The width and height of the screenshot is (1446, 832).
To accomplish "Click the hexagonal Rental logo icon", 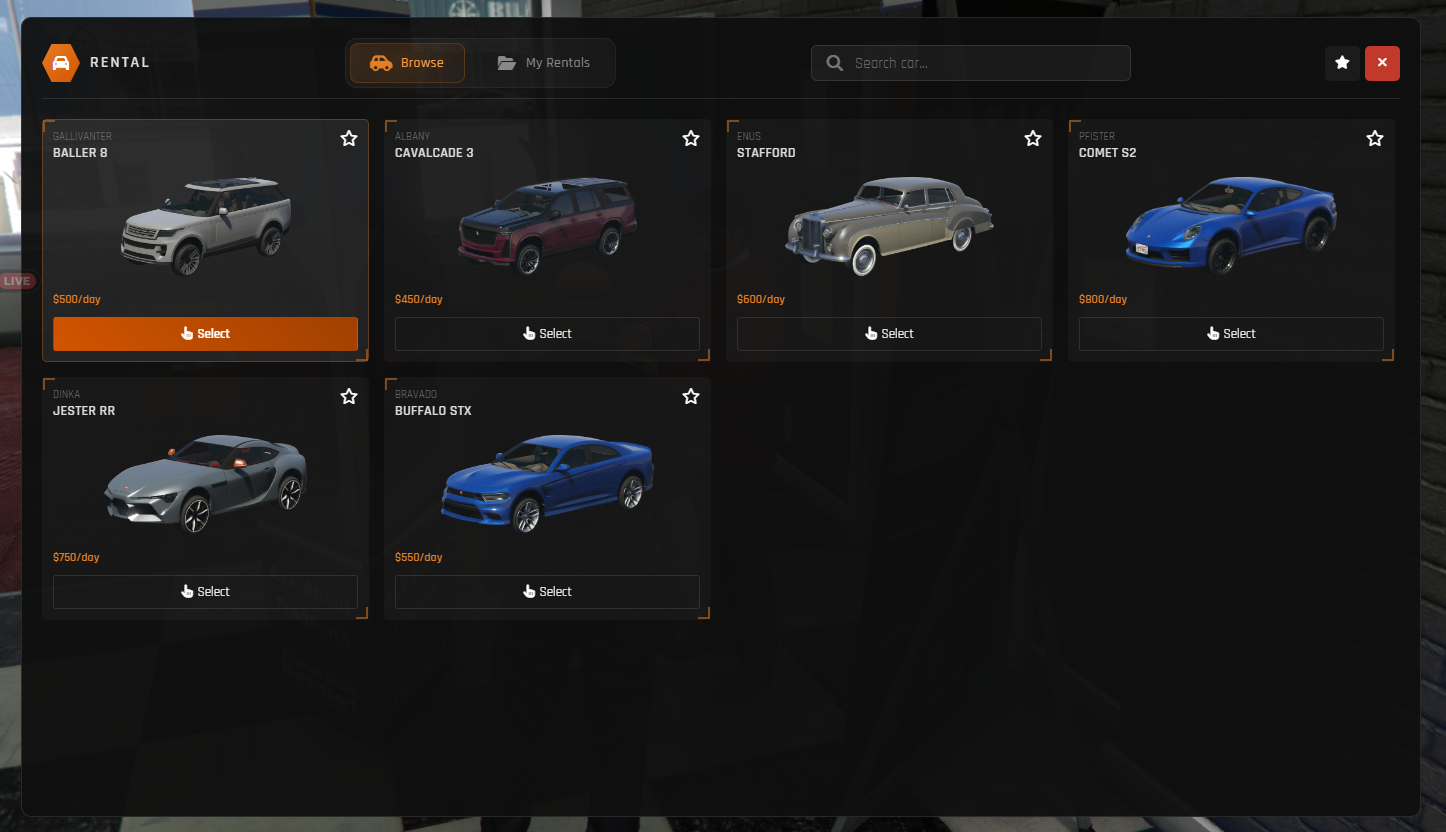I will point(60,62).
